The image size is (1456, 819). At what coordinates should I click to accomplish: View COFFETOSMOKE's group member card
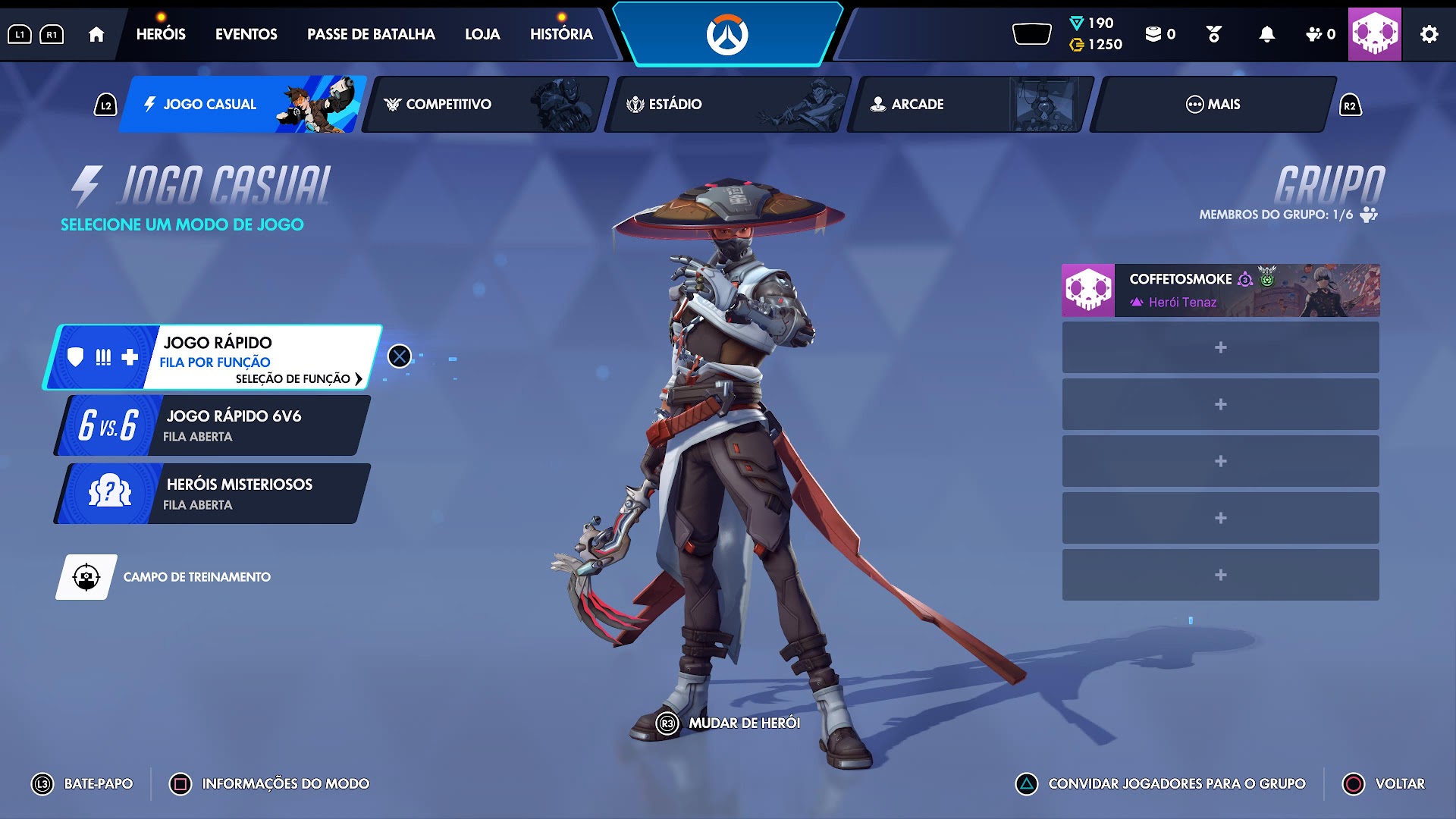click(x=1220, y=290)
